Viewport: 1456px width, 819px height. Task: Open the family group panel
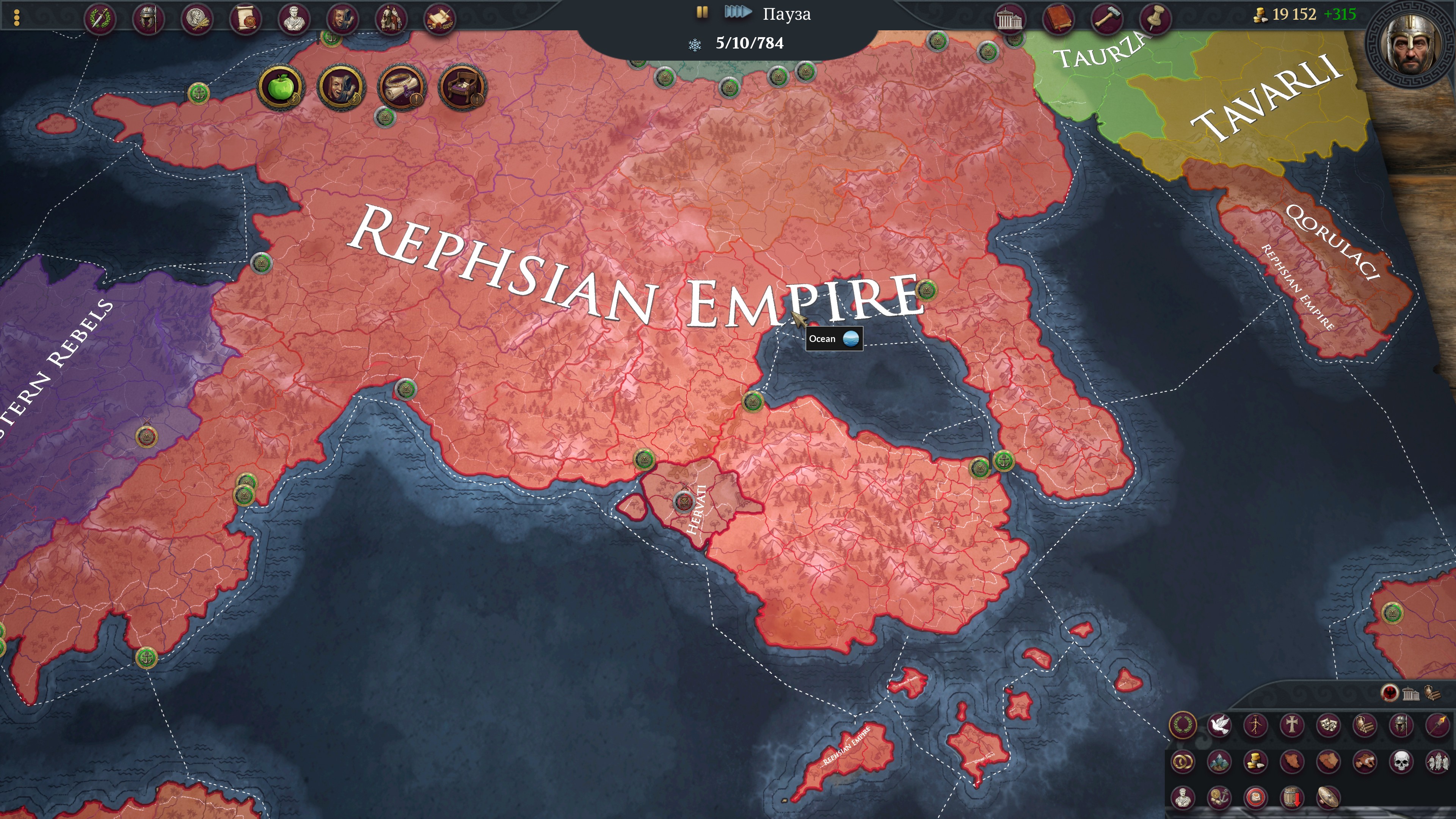[x=391, y=19]
